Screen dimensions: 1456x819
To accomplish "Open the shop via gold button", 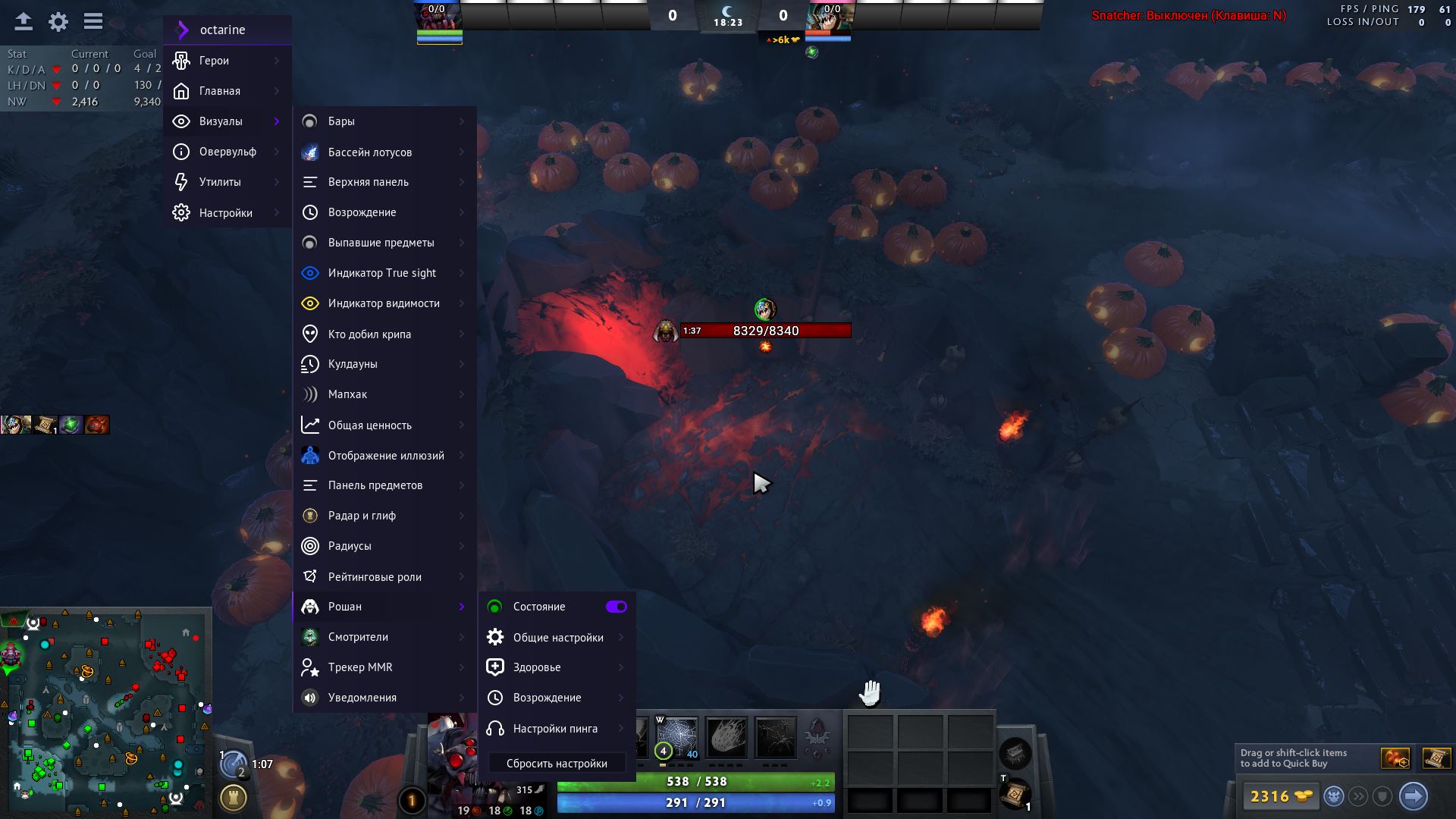I will (1281, 796).
